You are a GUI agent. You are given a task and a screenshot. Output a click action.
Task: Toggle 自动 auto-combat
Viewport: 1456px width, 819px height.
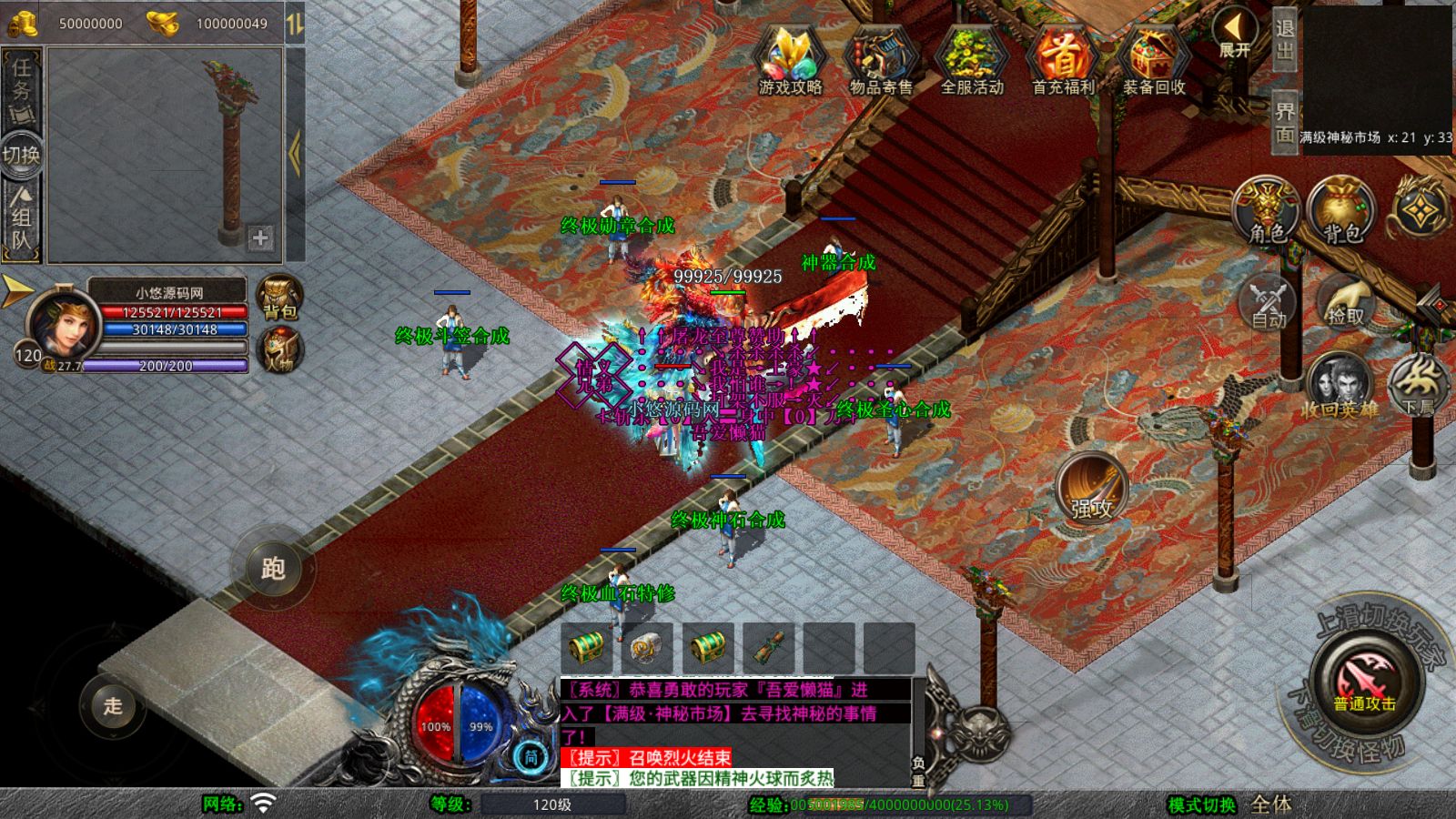coord(1268,301)
